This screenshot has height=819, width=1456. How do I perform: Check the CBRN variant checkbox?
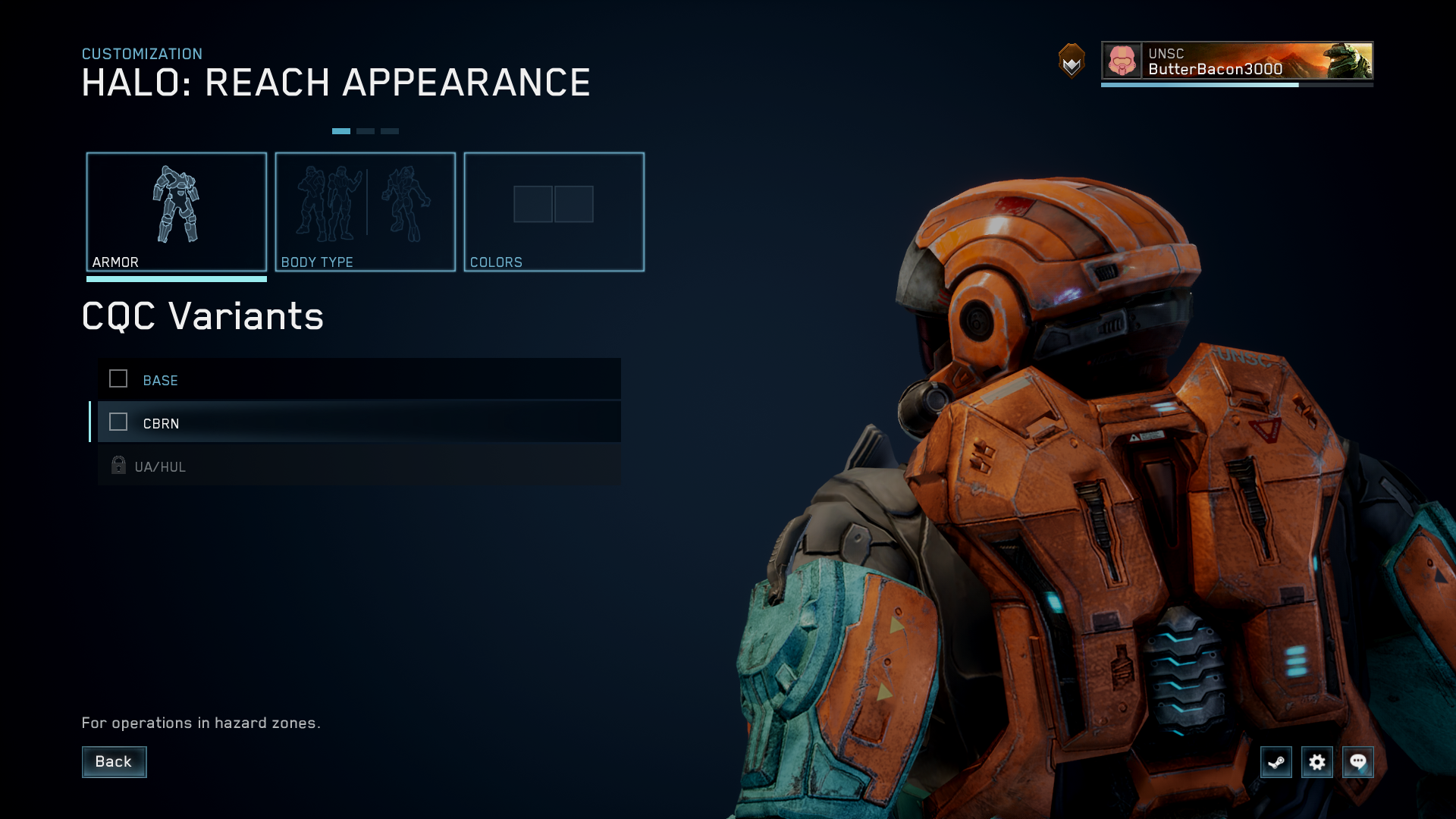tap(118, 422)
